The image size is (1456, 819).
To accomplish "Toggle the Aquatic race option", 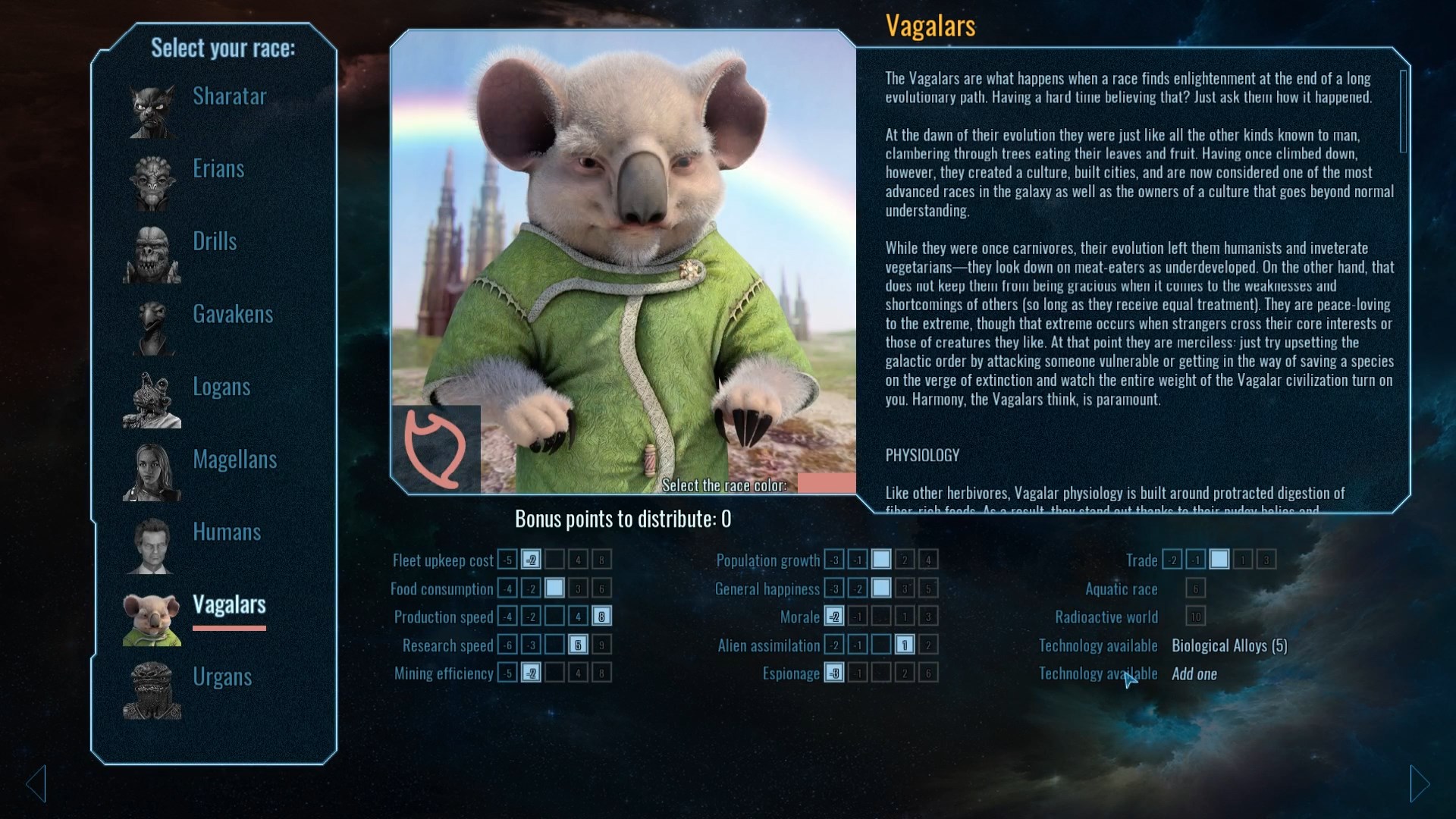I will coord(1195,588).
